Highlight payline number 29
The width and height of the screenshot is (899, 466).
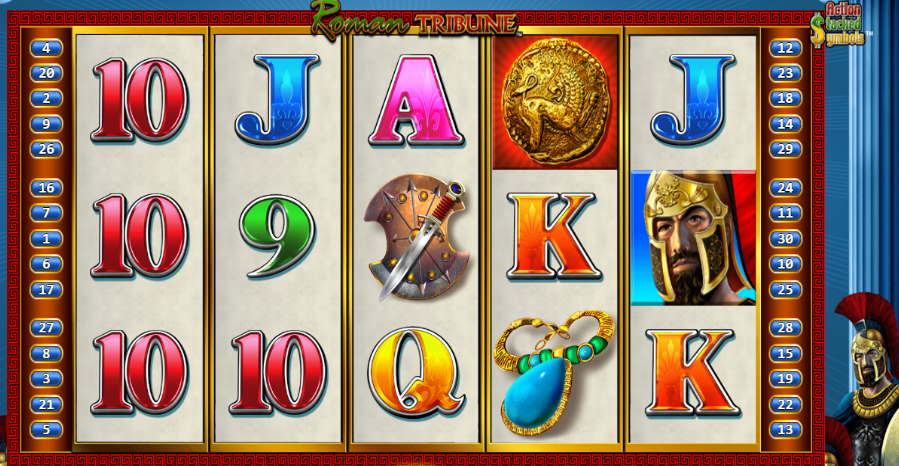pos(785,150)
